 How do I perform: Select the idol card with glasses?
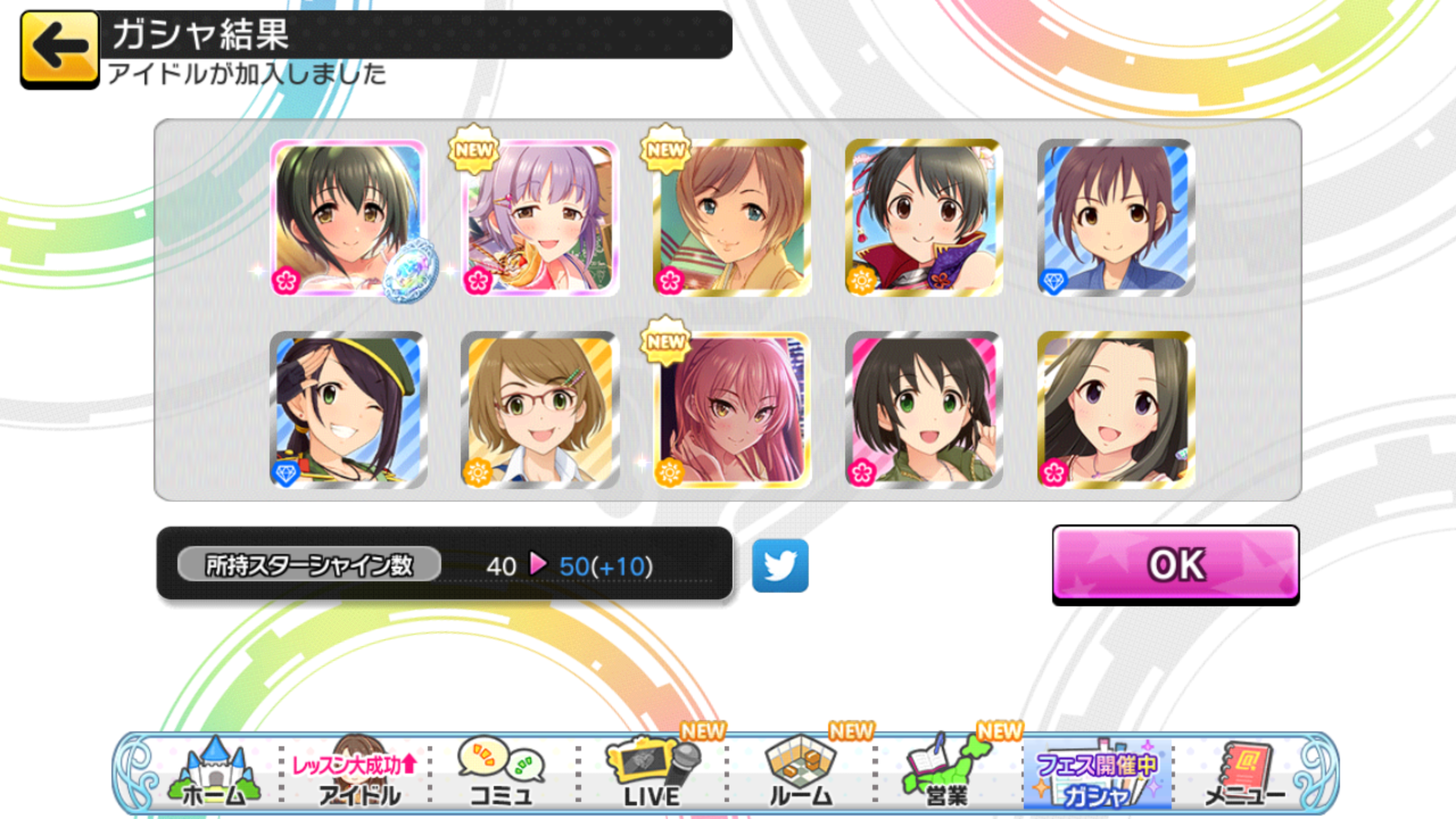pyautogui.click(x=540, y=410)
